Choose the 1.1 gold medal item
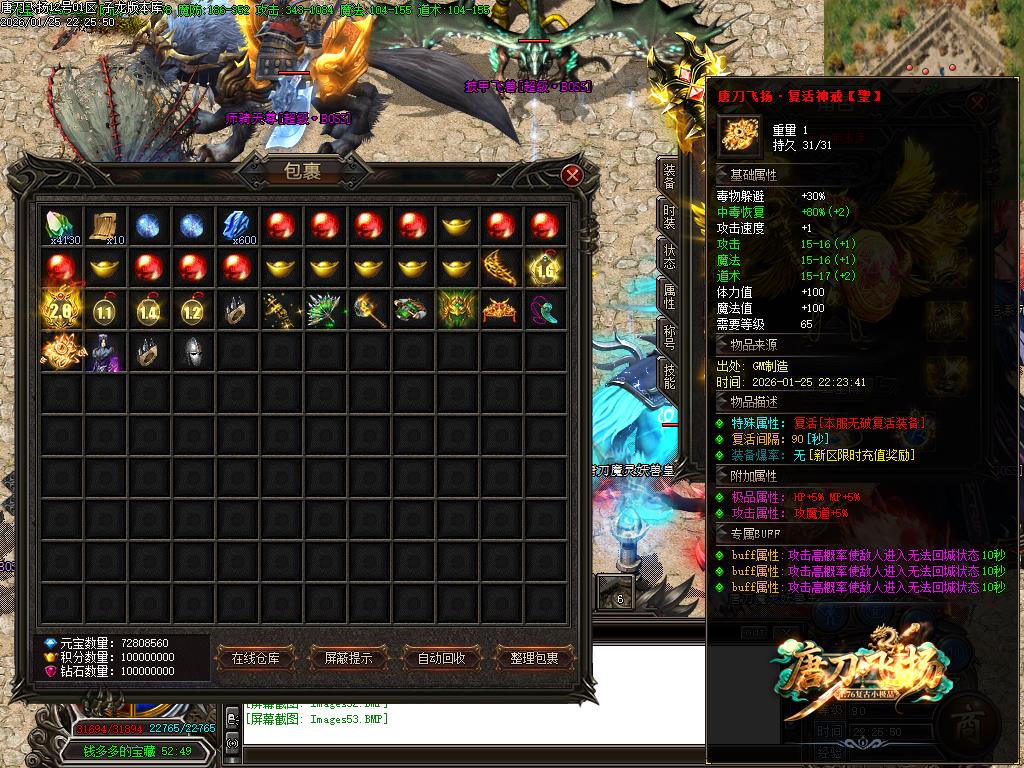Image resolution: width=1024 pixels, height=768 pixels. click(105, 311)
